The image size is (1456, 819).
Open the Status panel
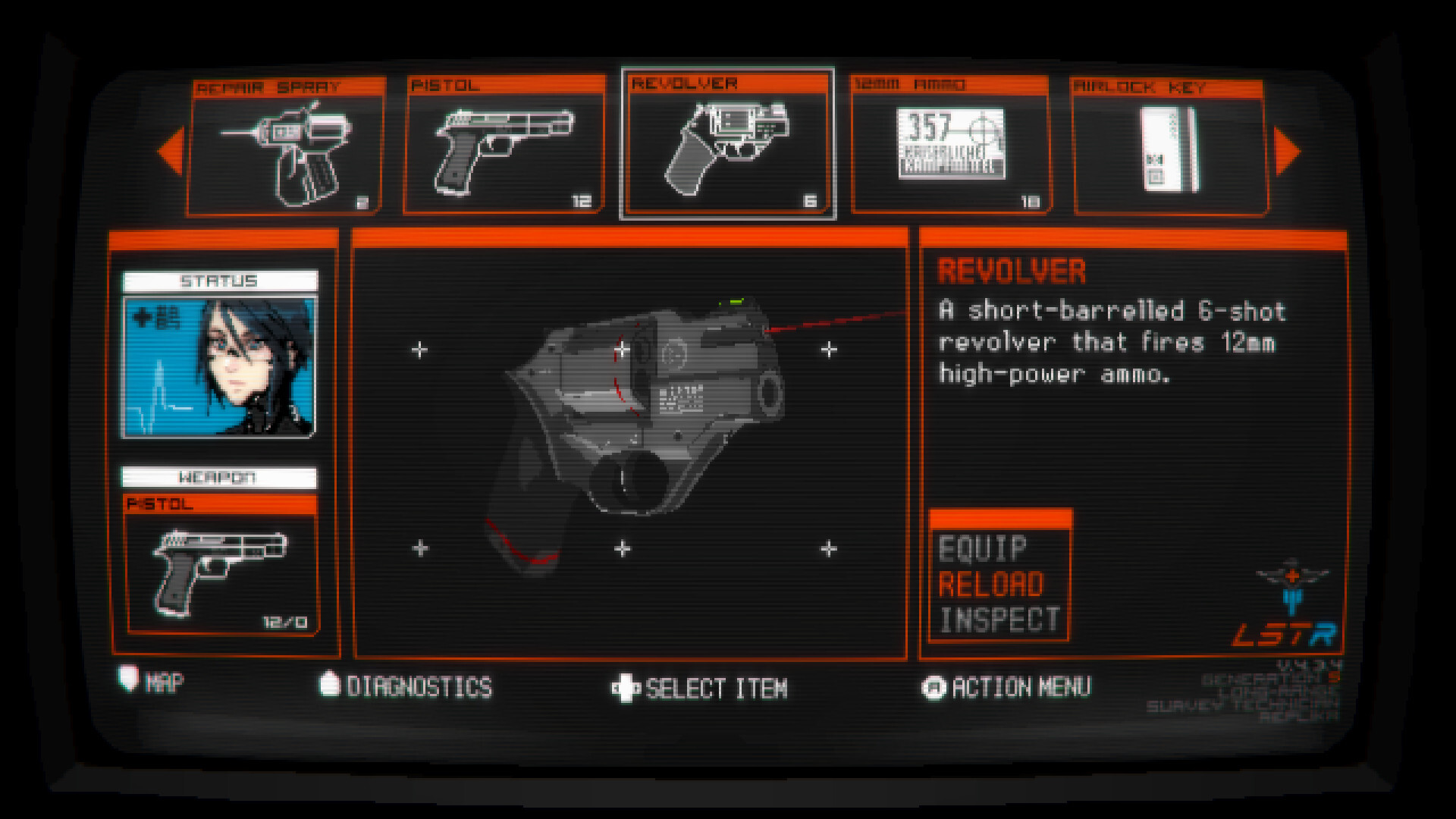(x=221, y=280)
